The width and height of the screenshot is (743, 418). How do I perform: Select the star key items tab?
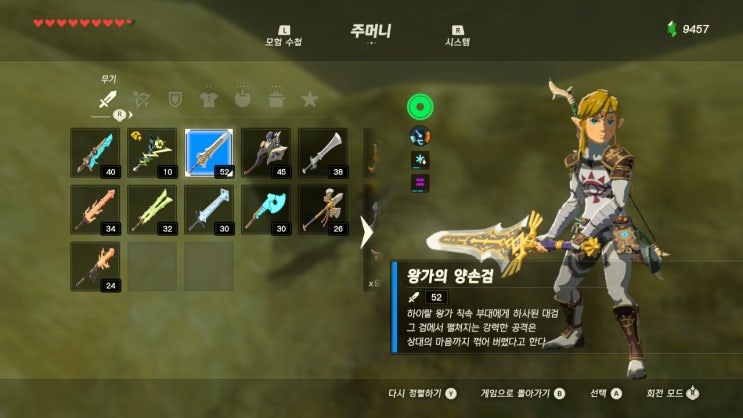(x=310, y=99)
